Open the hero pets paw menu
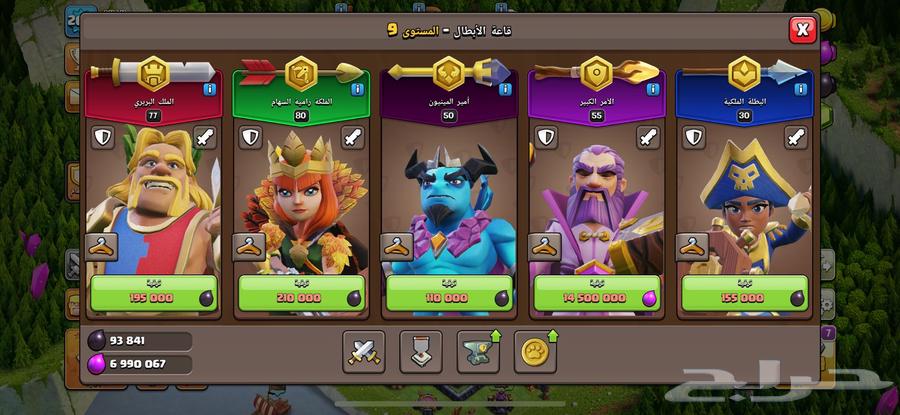This screenshot has width=900, height=415. (x=535, y=350)
